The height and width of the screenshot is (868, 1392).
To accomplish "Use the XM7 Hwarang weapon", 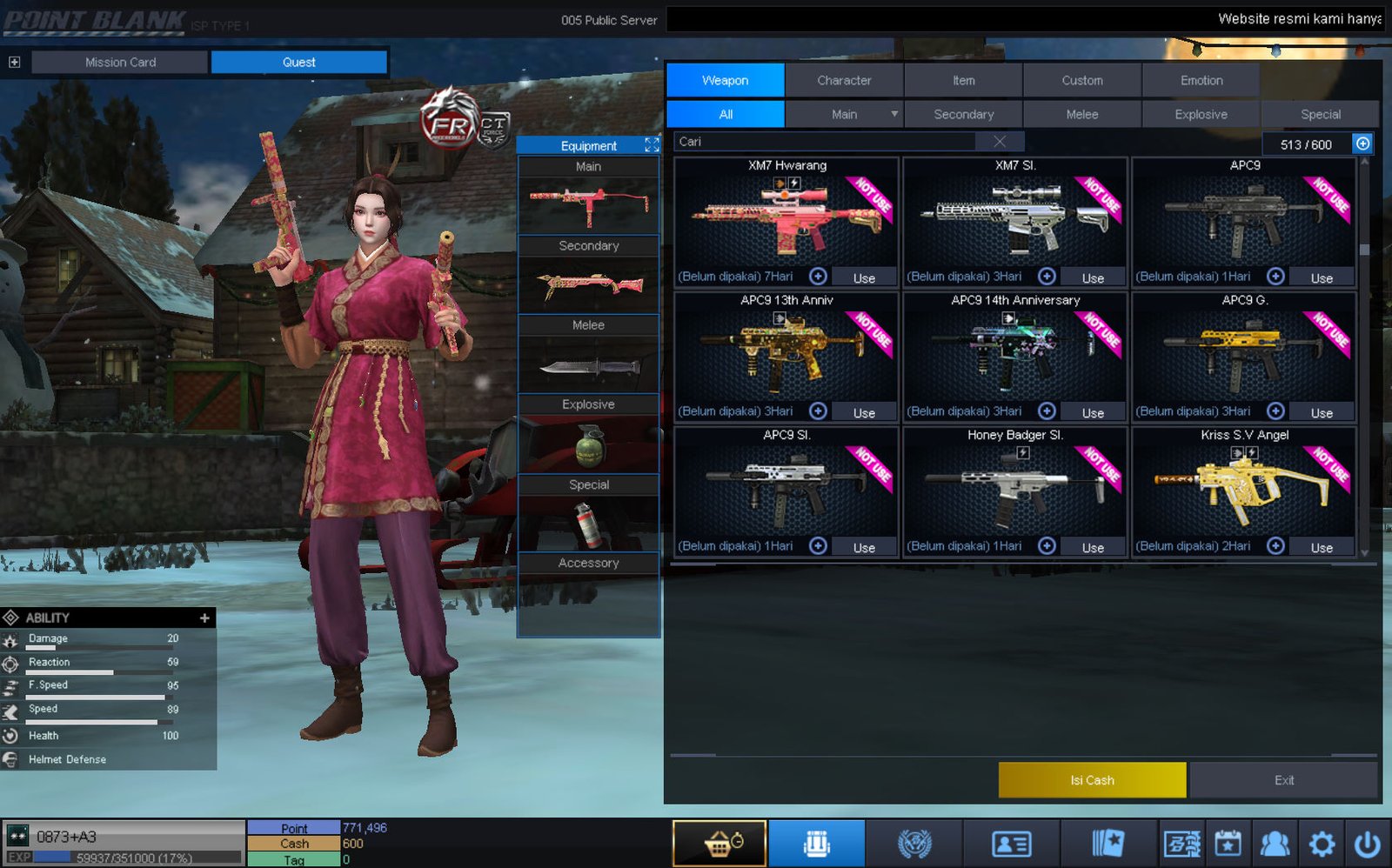I will coord(863,277).
